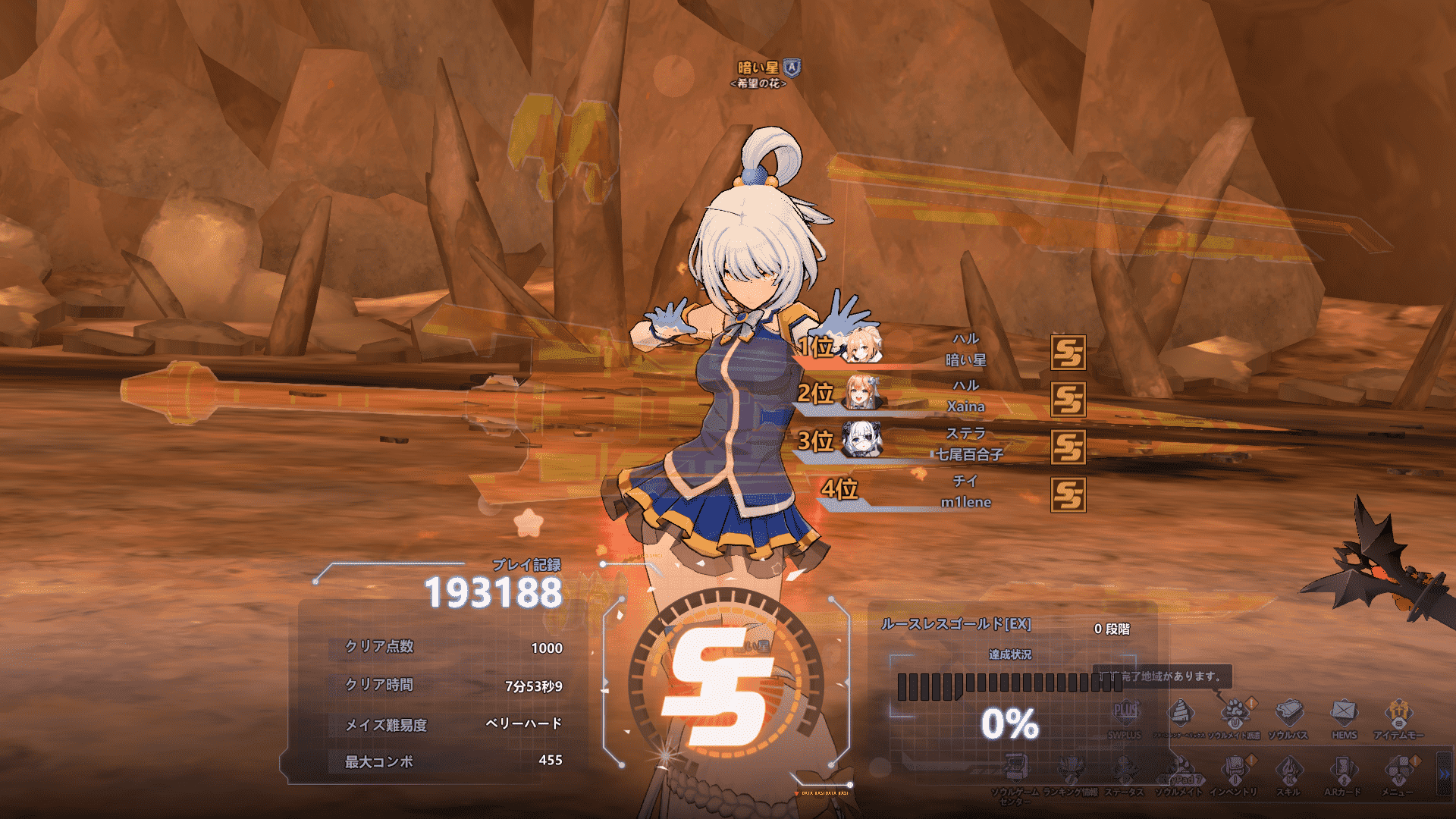Open the AR Card (ARカード) icon

coord(1343,770)
